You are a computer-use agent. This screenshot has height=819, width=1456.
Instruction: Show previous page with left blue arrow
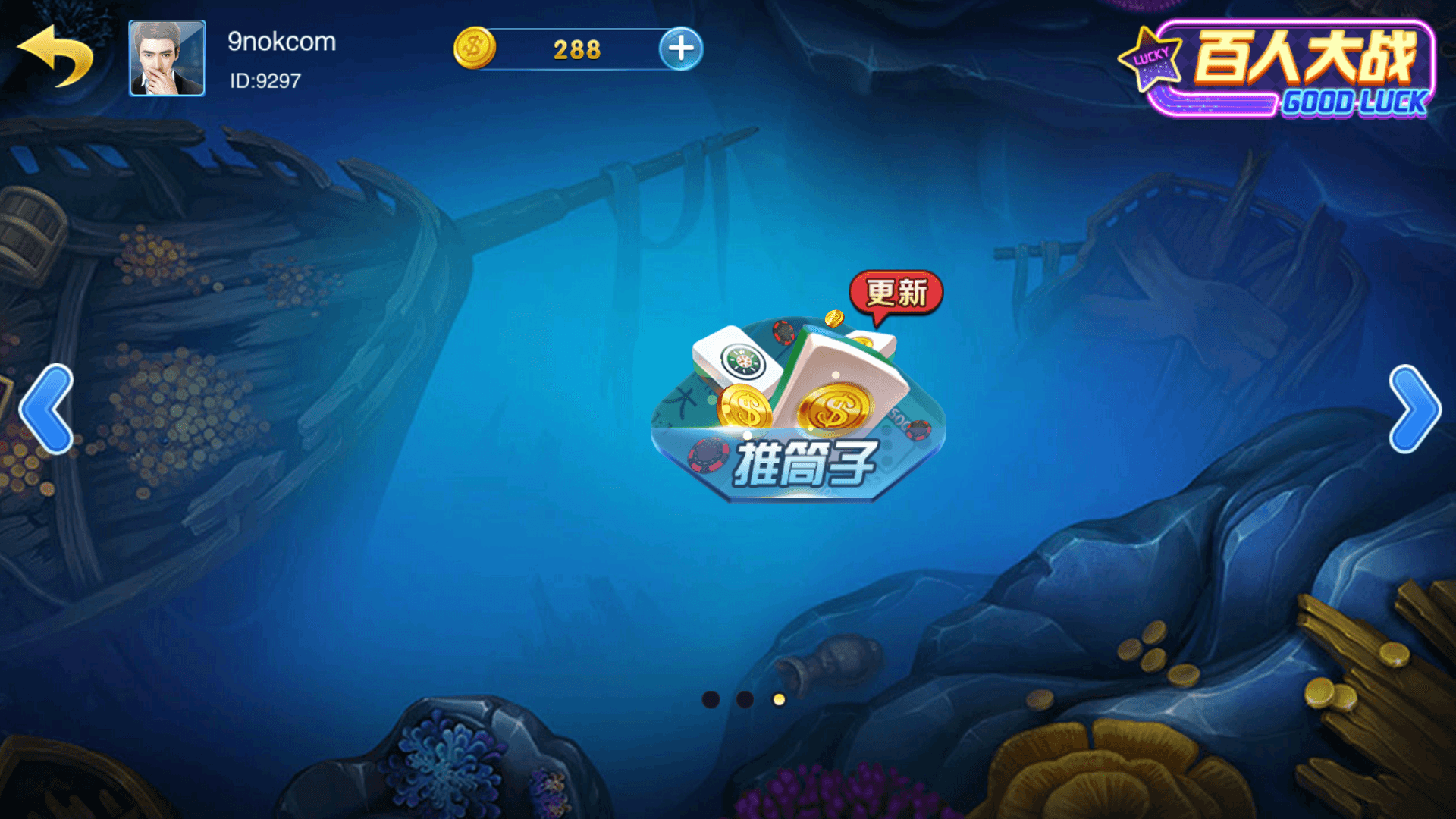[x=47, y=409]
